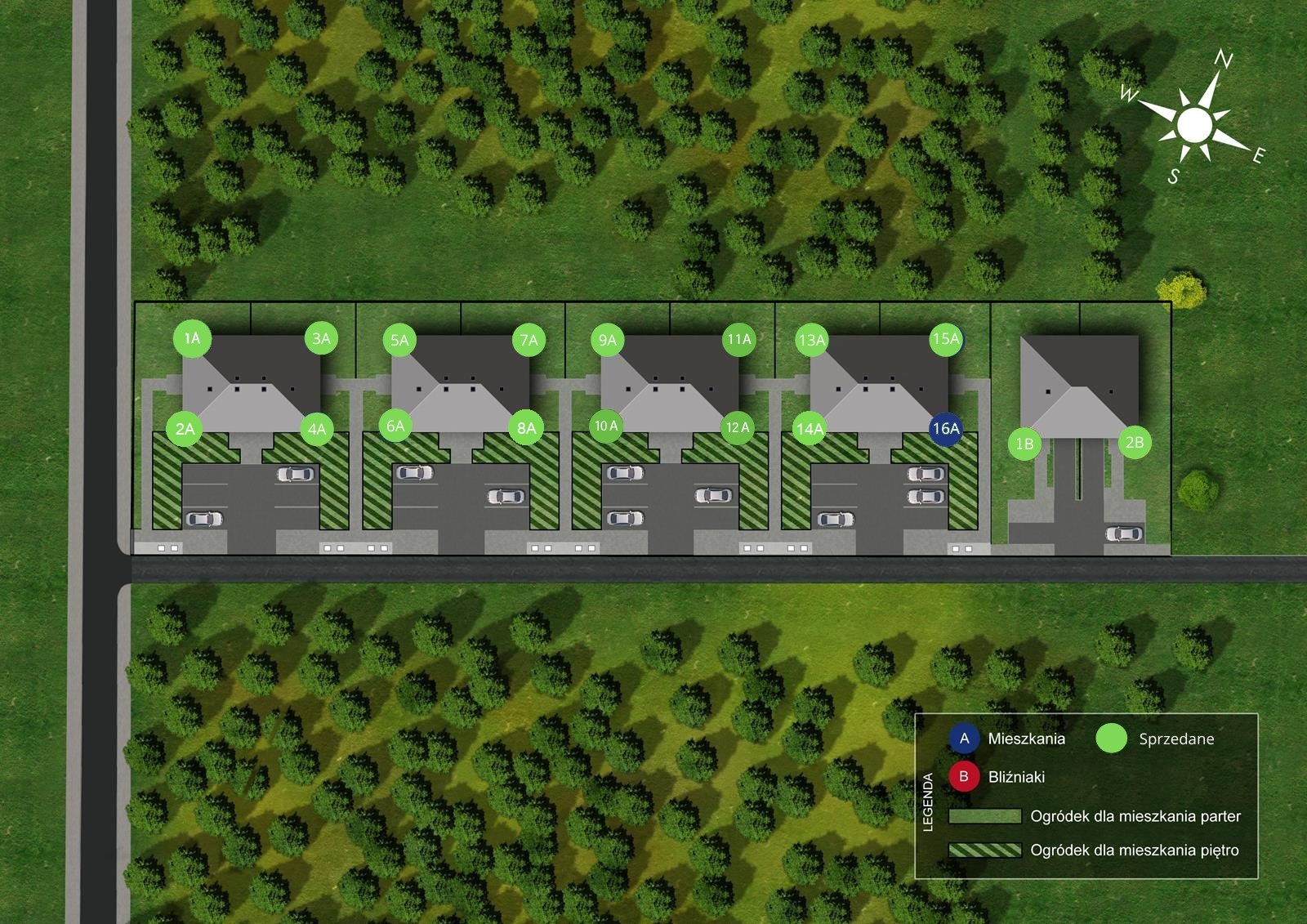Screen dimensions: 1307x924
Task: Select apartment marker 11A
Action: (739, 339)
